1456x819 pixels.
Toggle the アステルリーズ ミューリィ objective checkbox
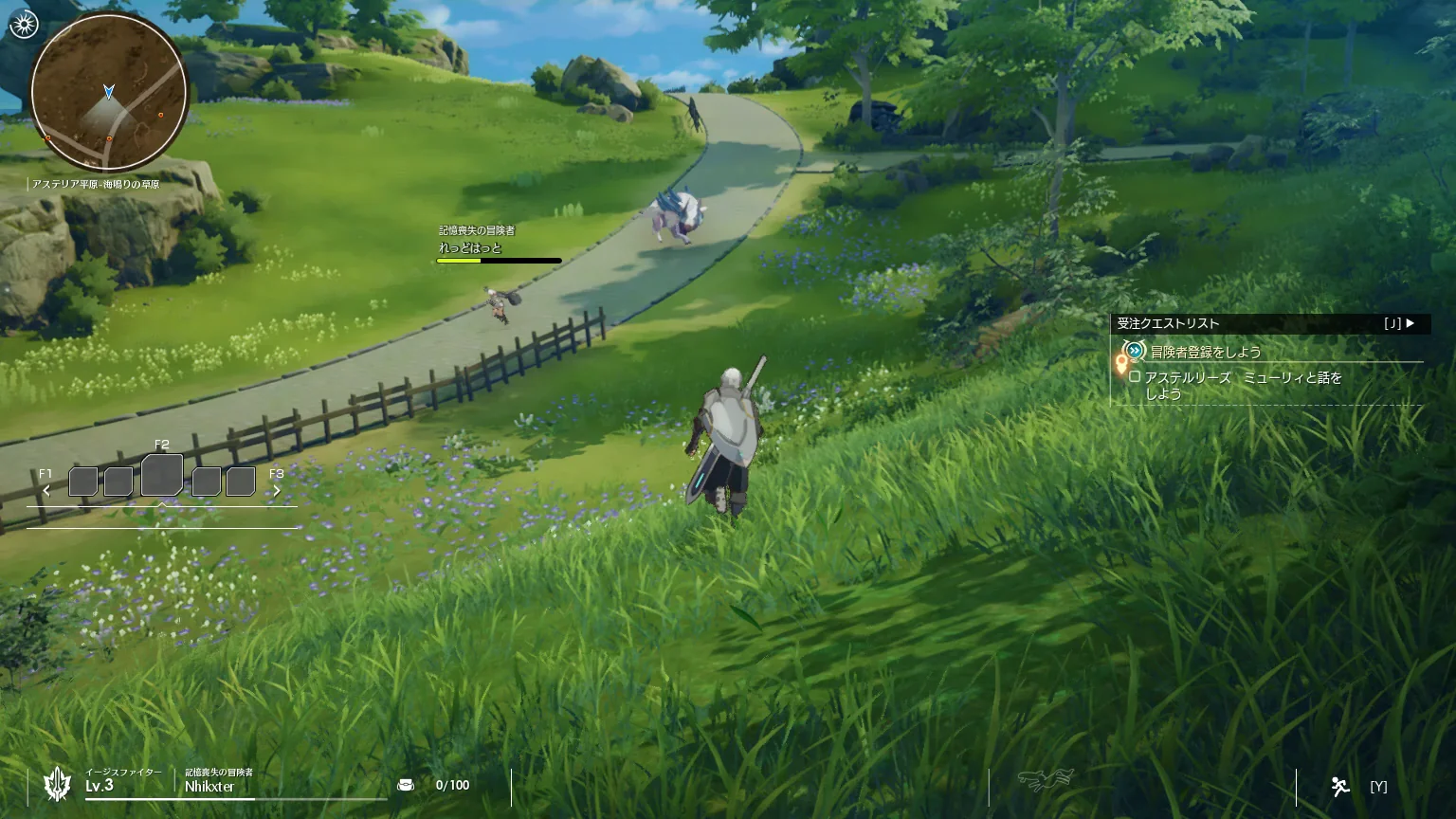1135,377
